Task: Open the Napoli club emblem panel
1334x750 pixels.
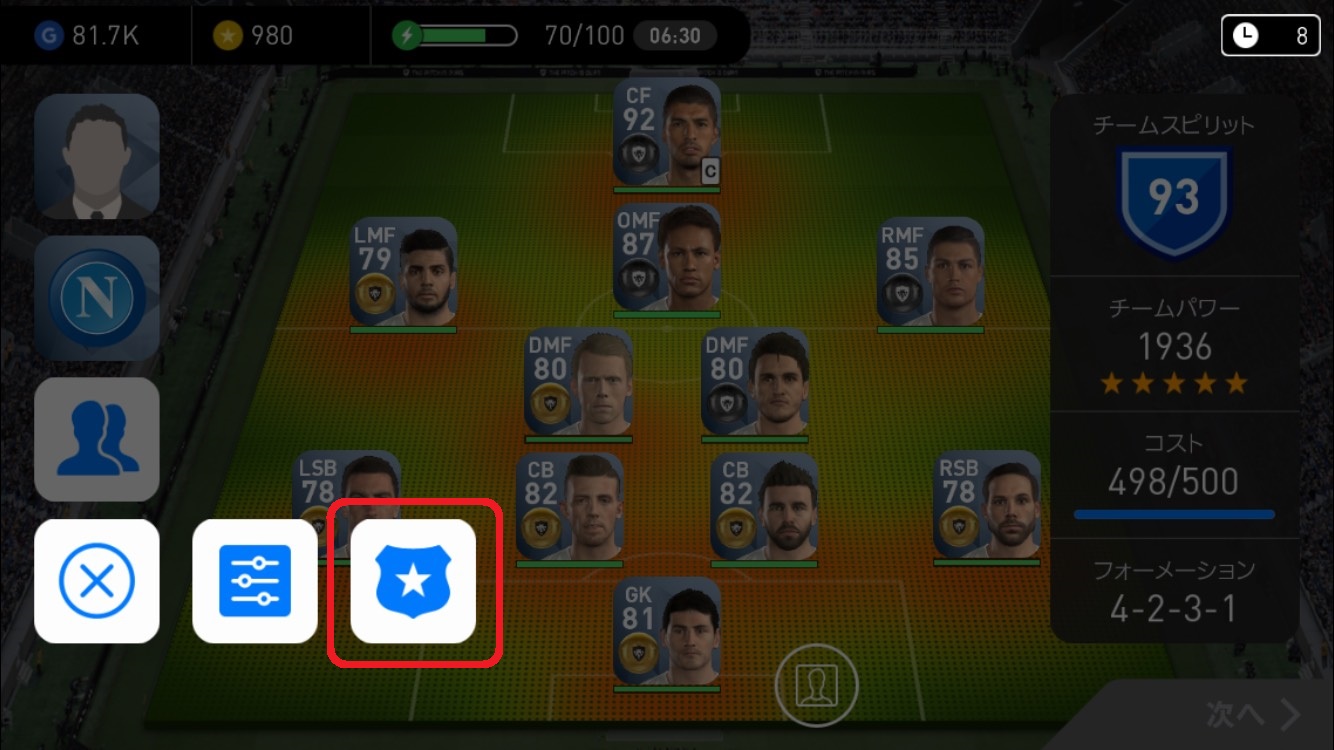Action: [97, 298]
